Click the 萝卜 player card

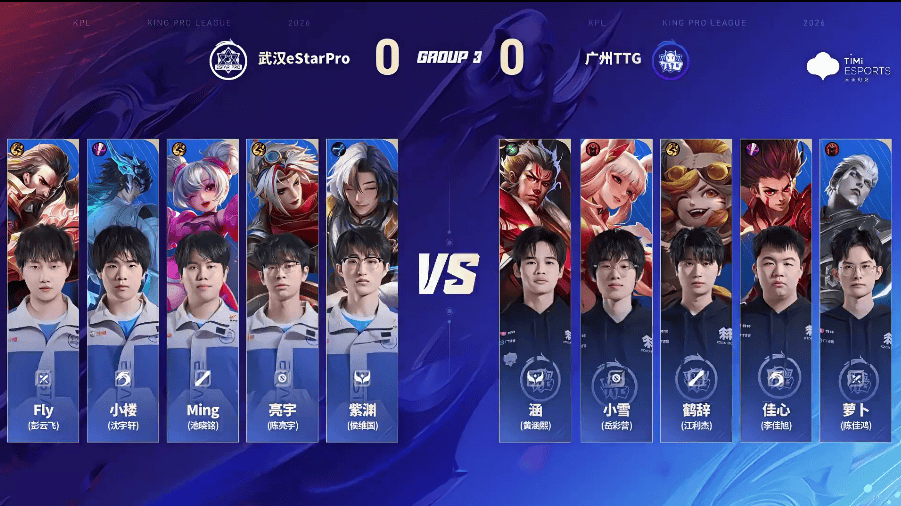click(x=855, y=290)
